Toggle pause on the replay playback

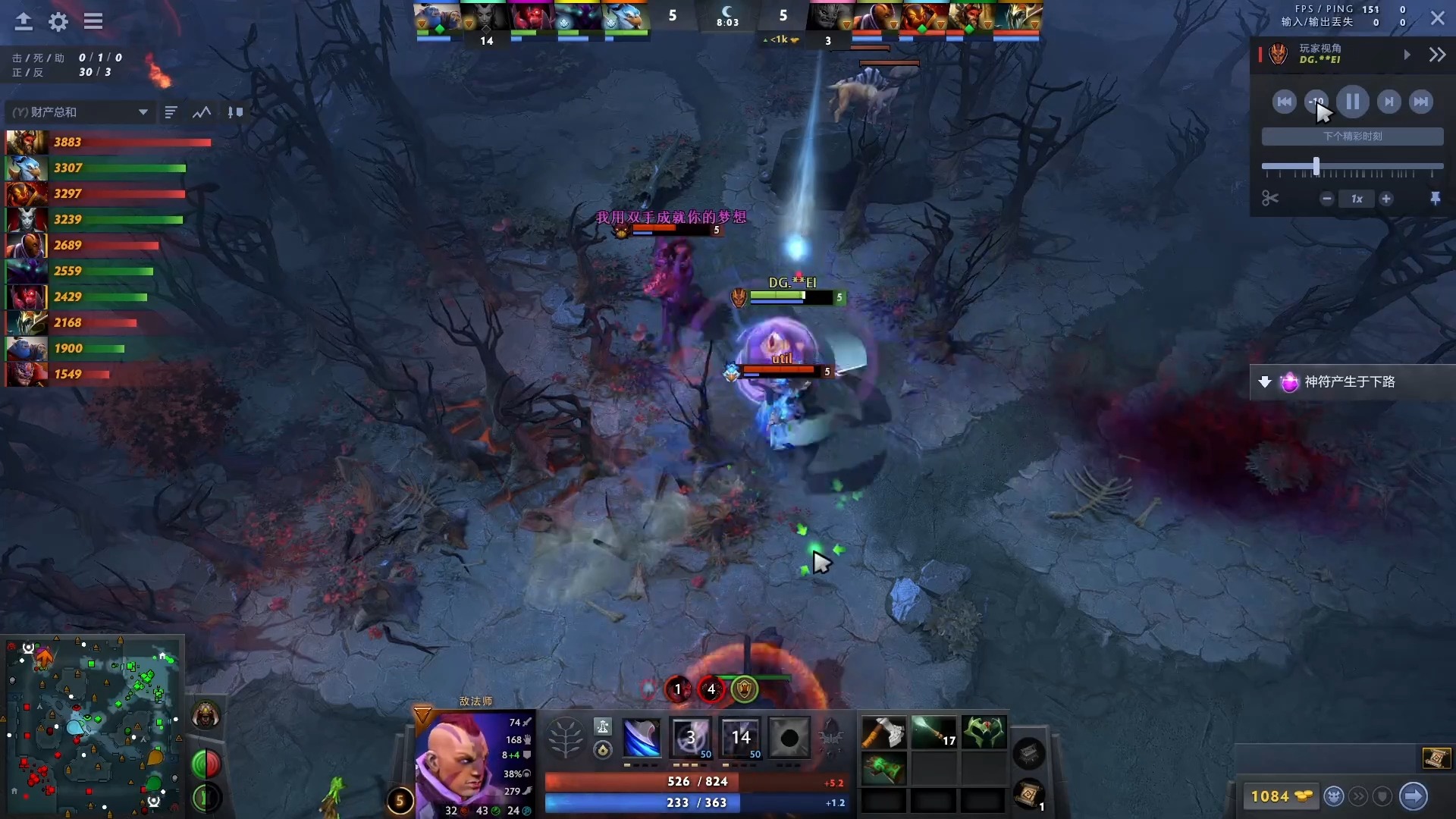[x=1353, y=101]
